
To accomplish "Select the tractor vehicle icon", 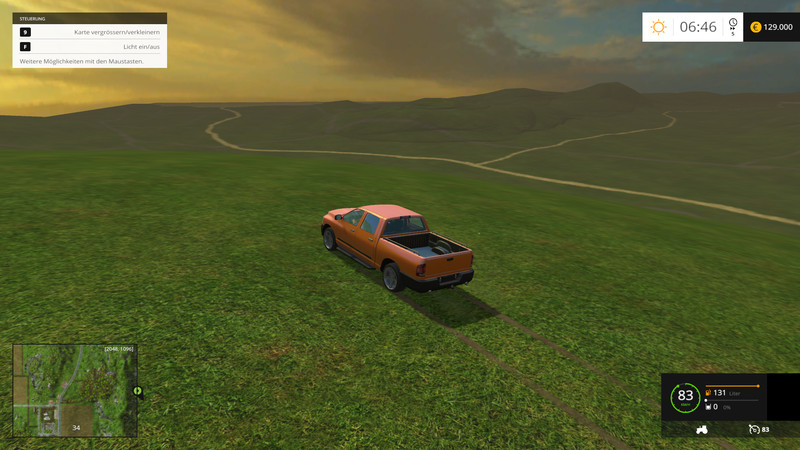I will click(702, 429).
